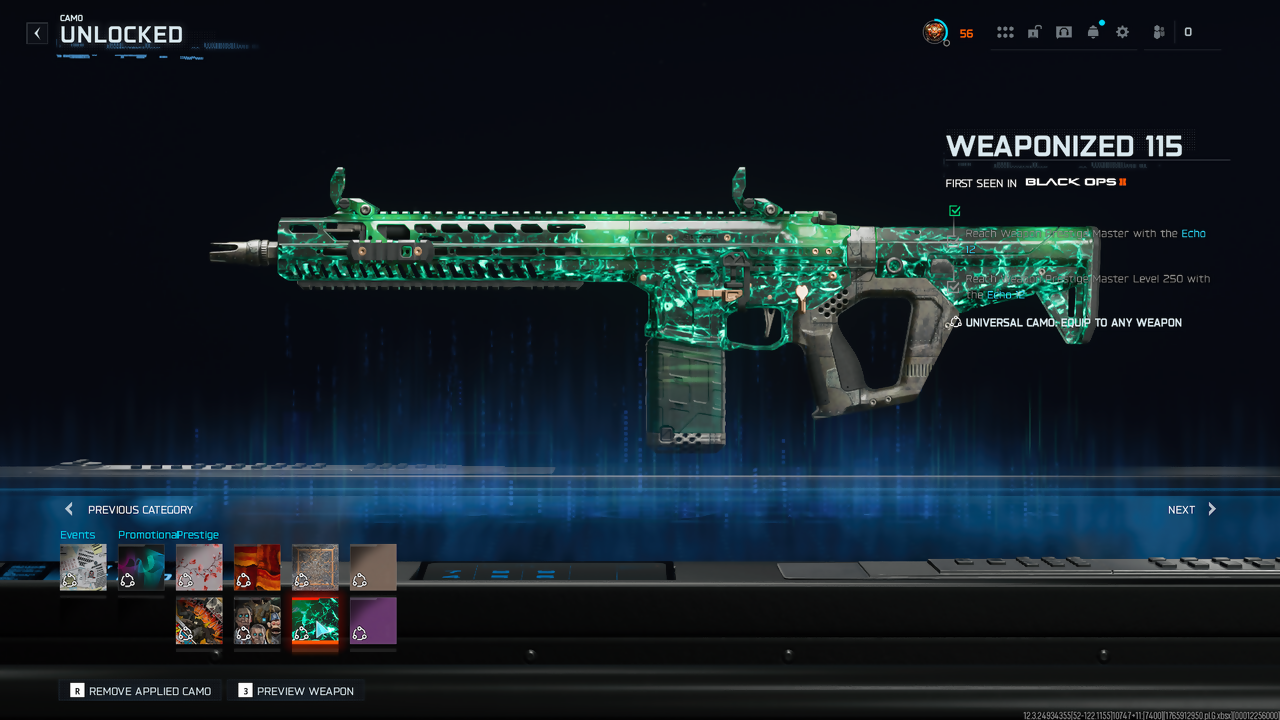The width and height of the screenshot is (1280, 720).
Task: Click the unlock padlock icon
Action: click(x=1034, y=32)
